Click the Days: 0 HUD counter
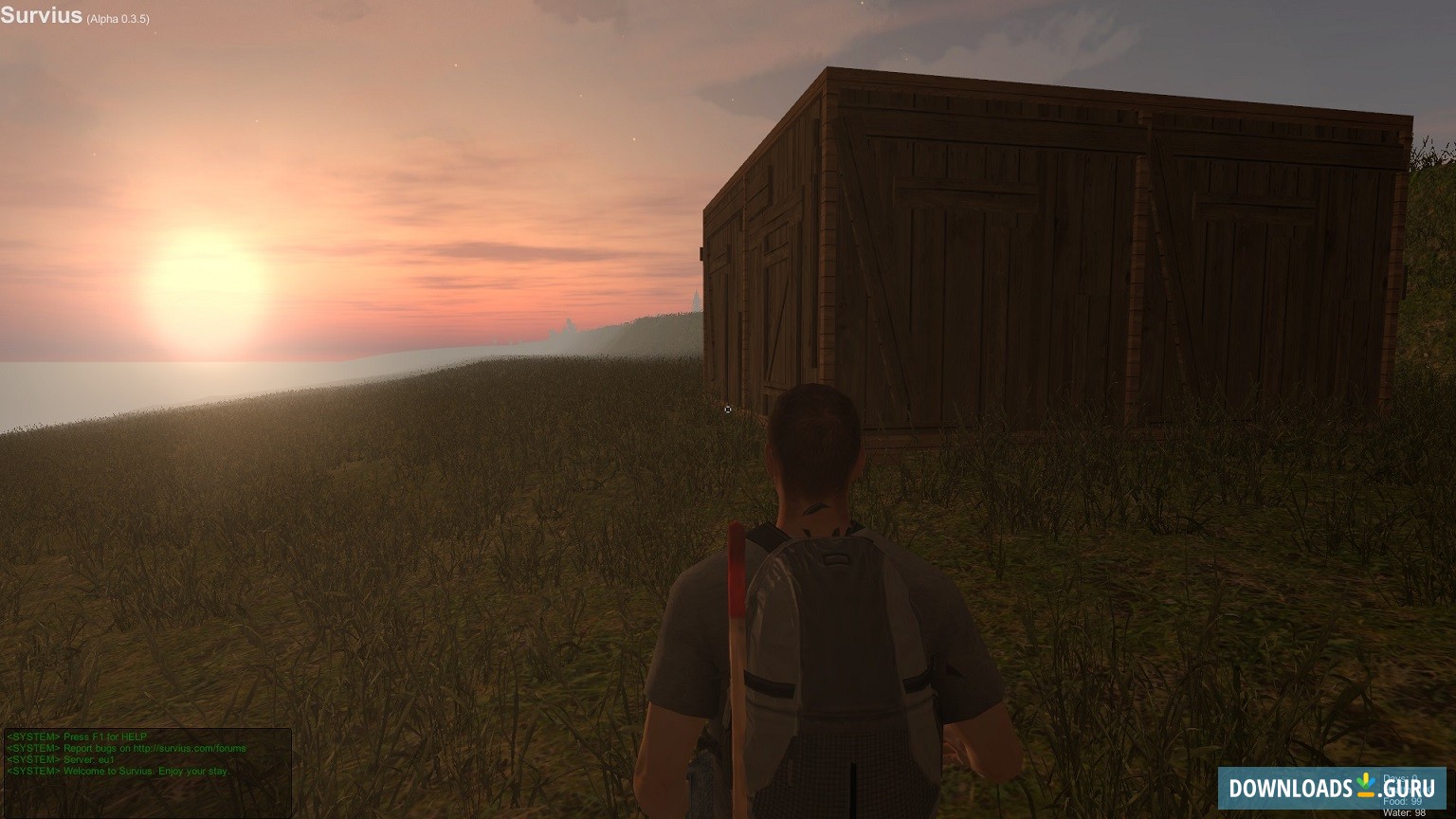The width and height of the screenshot is (1456, 819). coord(1402,777)
